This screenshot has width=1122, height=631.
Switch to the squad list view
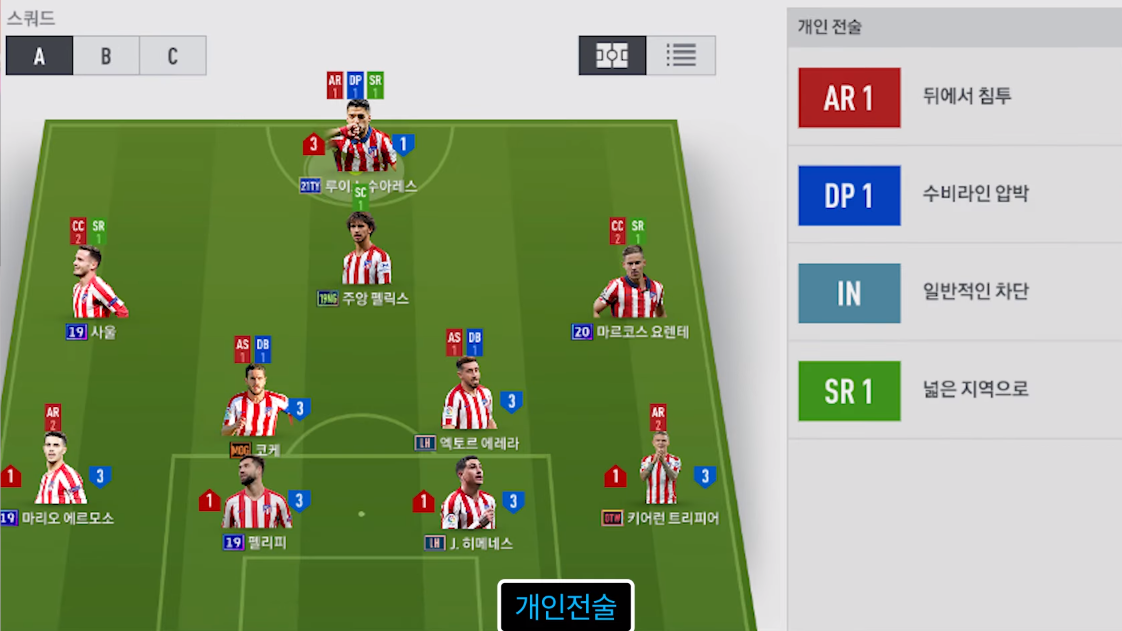point(681,56)
